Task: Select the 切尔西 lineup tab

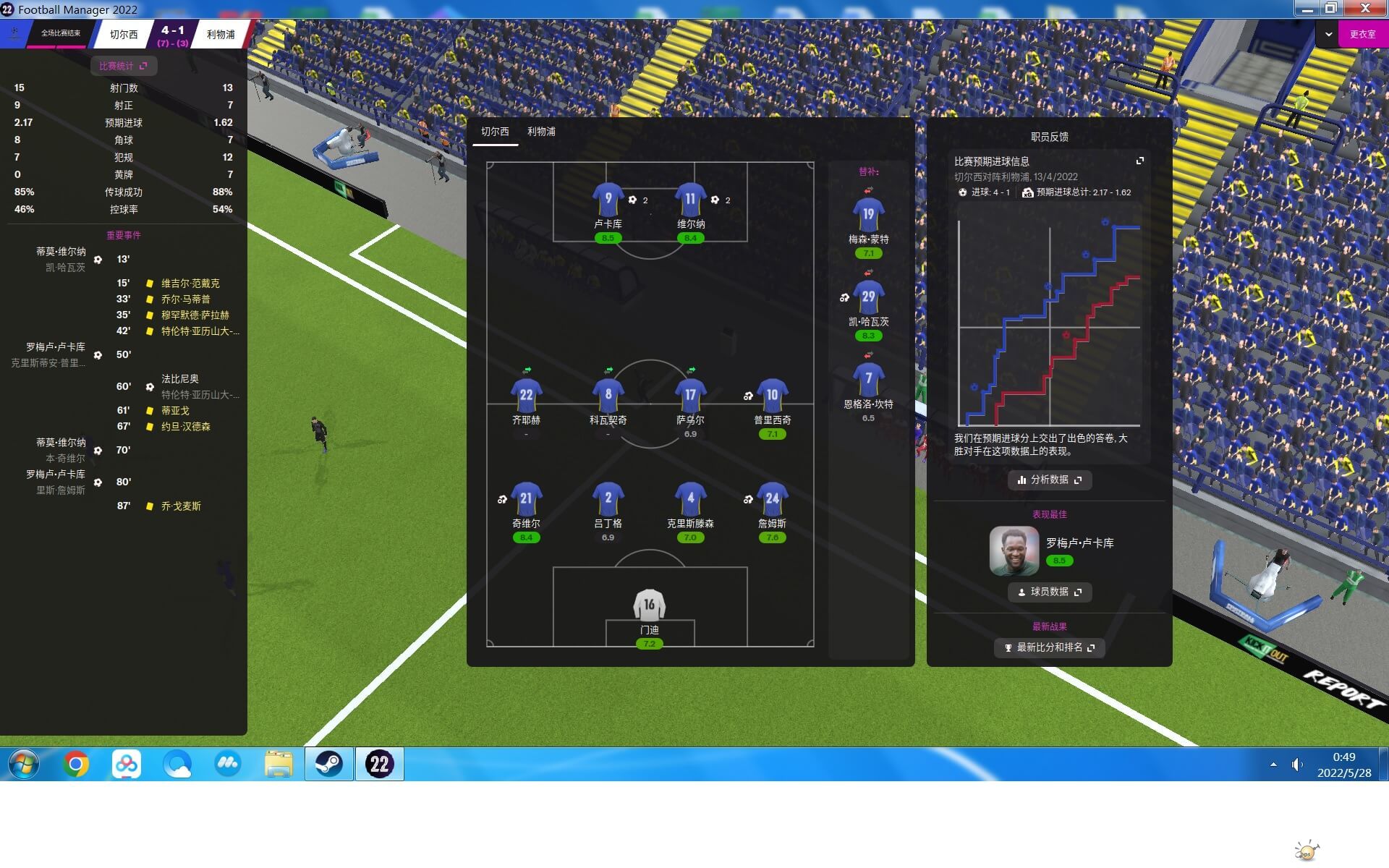Action: point(495,132)
